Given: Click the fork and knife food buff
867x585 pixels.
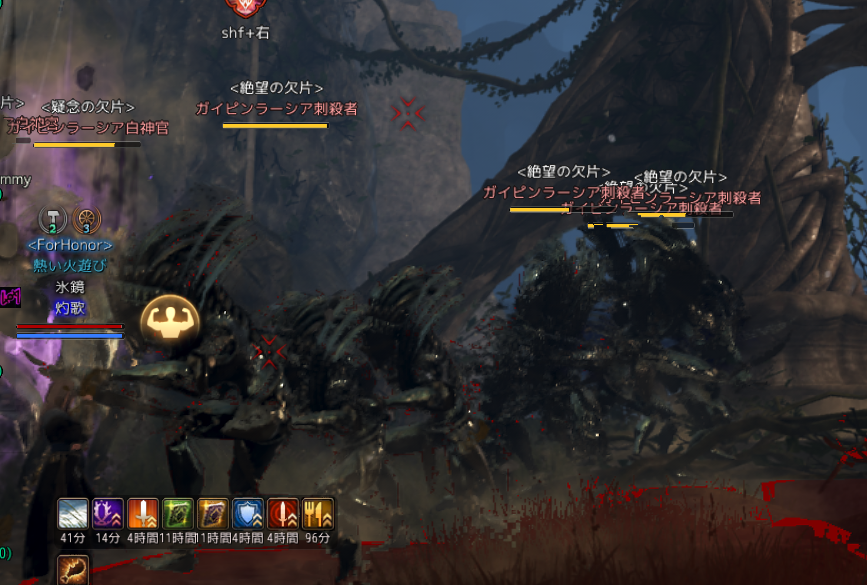Looking at the screenshot, I should 318,513.
